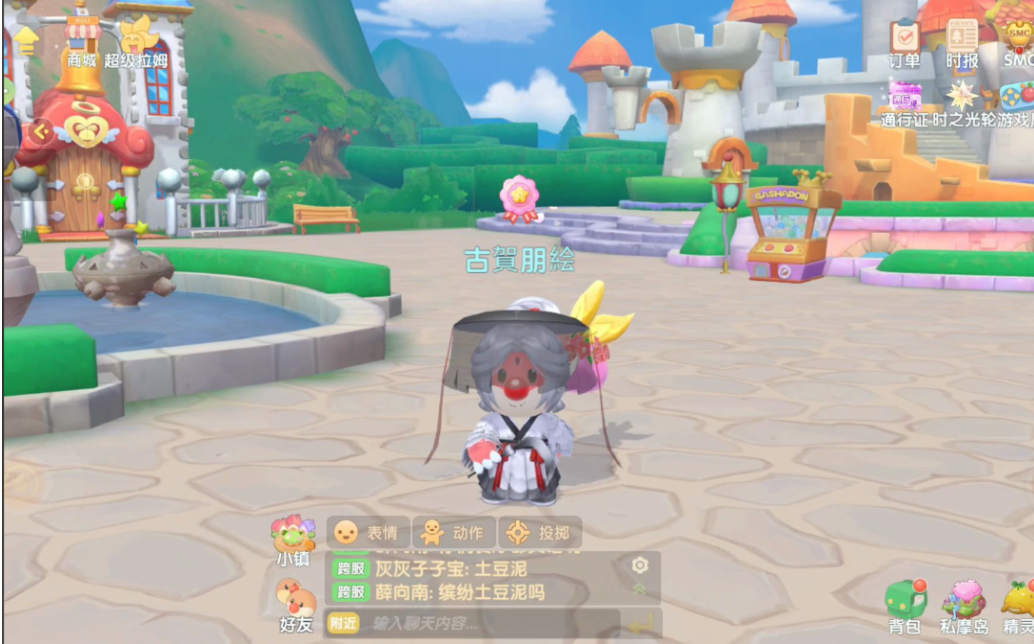Viewport: 1034px width, 644px height.
Task: Go to 私摩岛 island
Action: click(963, 605)
